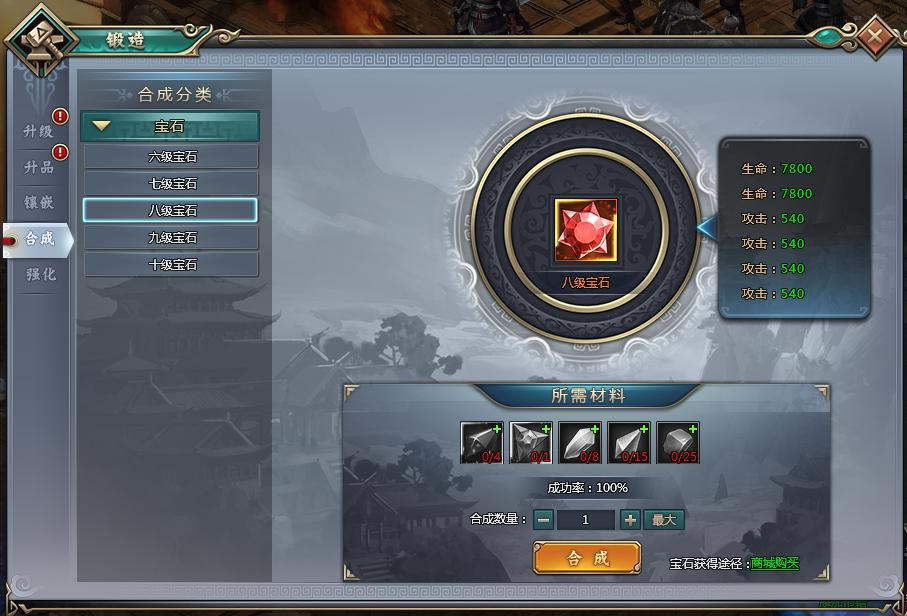Pick the 八级宝石 list entry

tap(171, 210)
